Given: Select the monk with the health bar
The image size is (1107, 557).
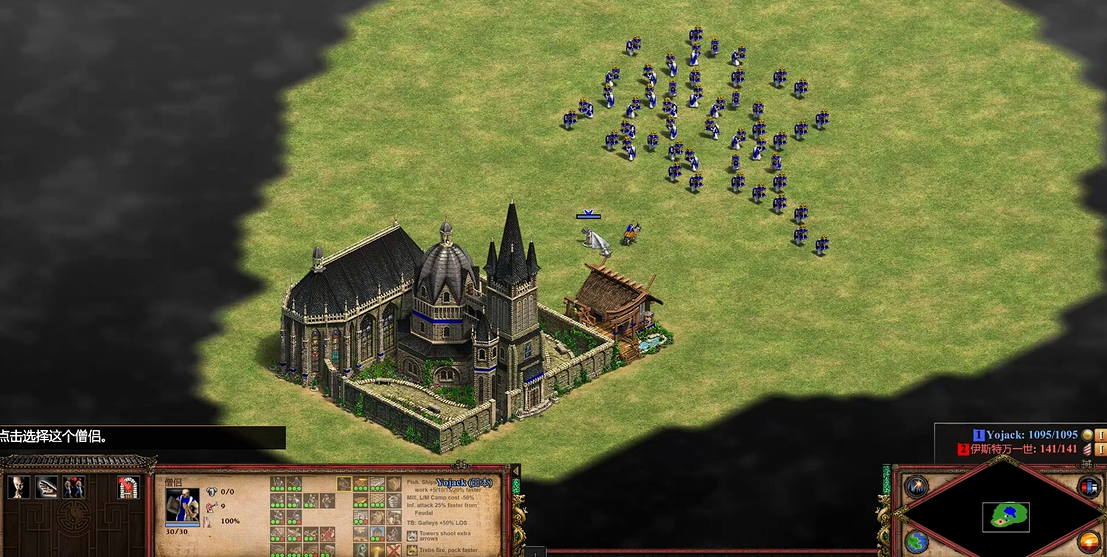Looking at the screenshot, I should pos(594,237).
